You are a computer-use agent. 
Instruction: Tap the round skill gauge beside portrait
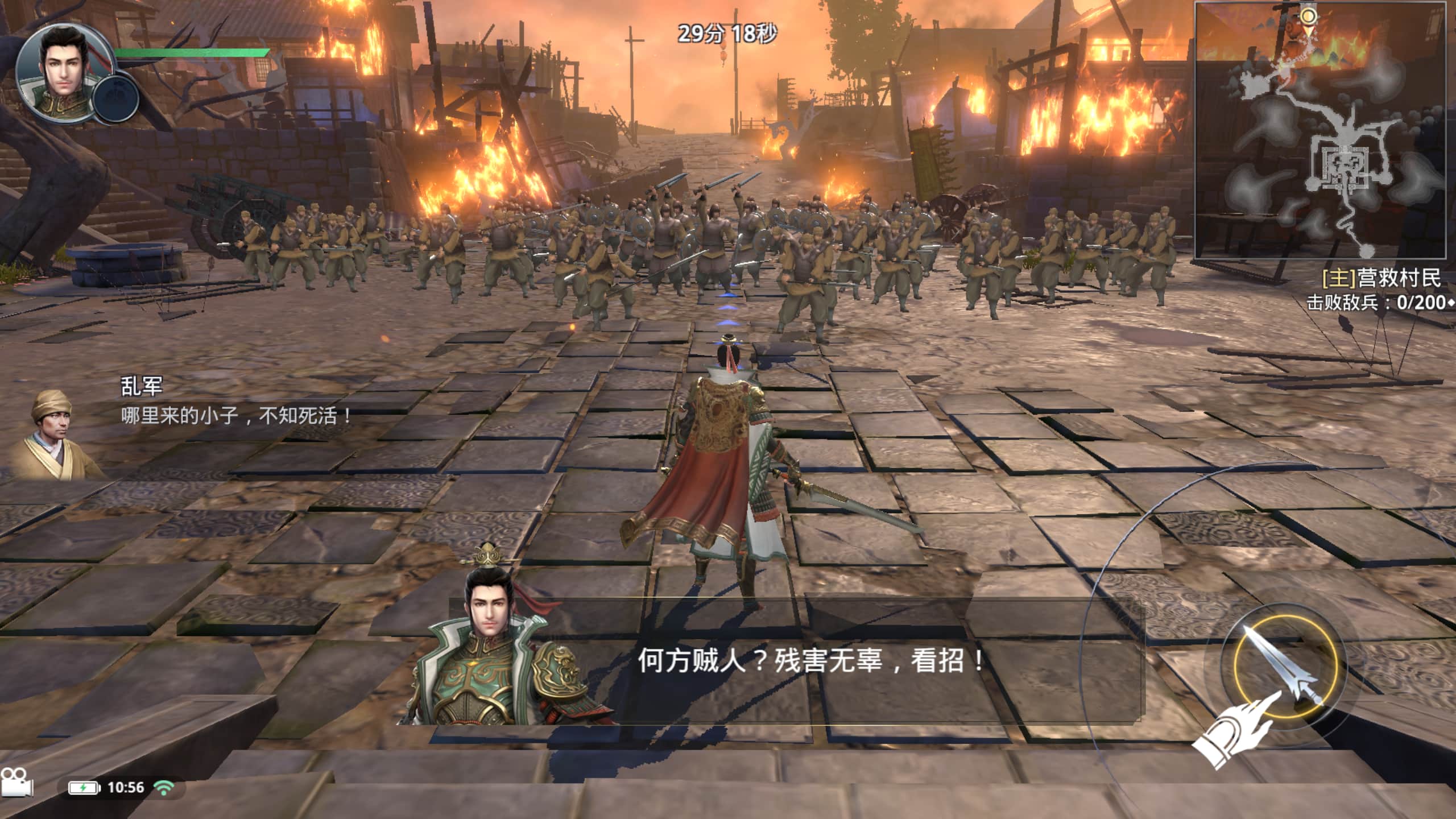115,99
